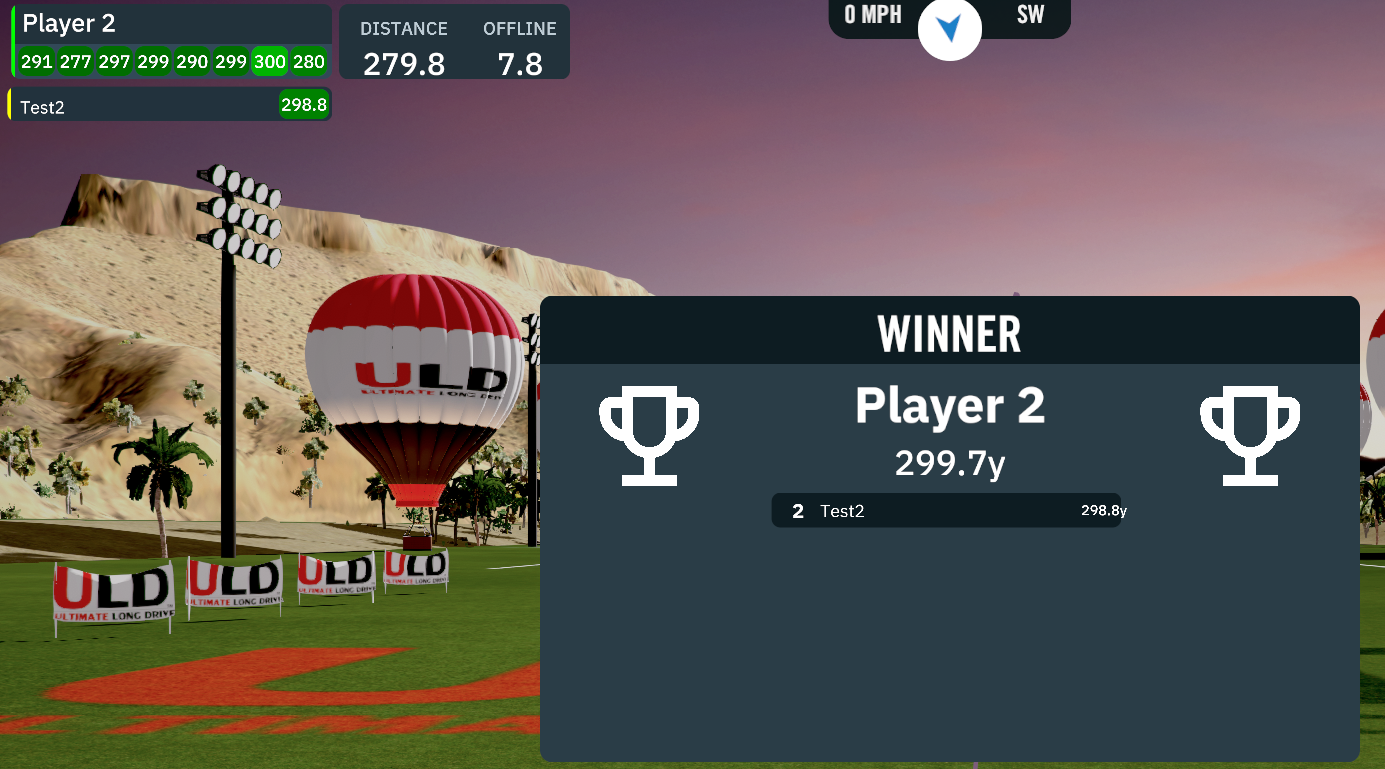
Task: Select the Player 2 scoreboard name
Action: 70,24
